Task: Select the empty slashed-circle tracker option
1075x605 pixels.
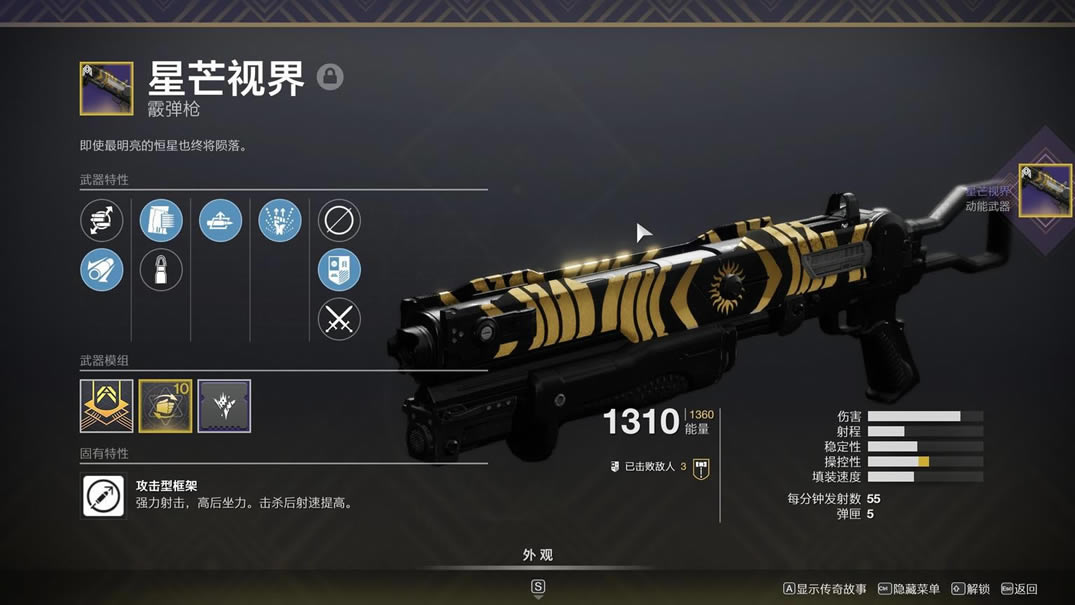Action: click(x=339, y=221)
